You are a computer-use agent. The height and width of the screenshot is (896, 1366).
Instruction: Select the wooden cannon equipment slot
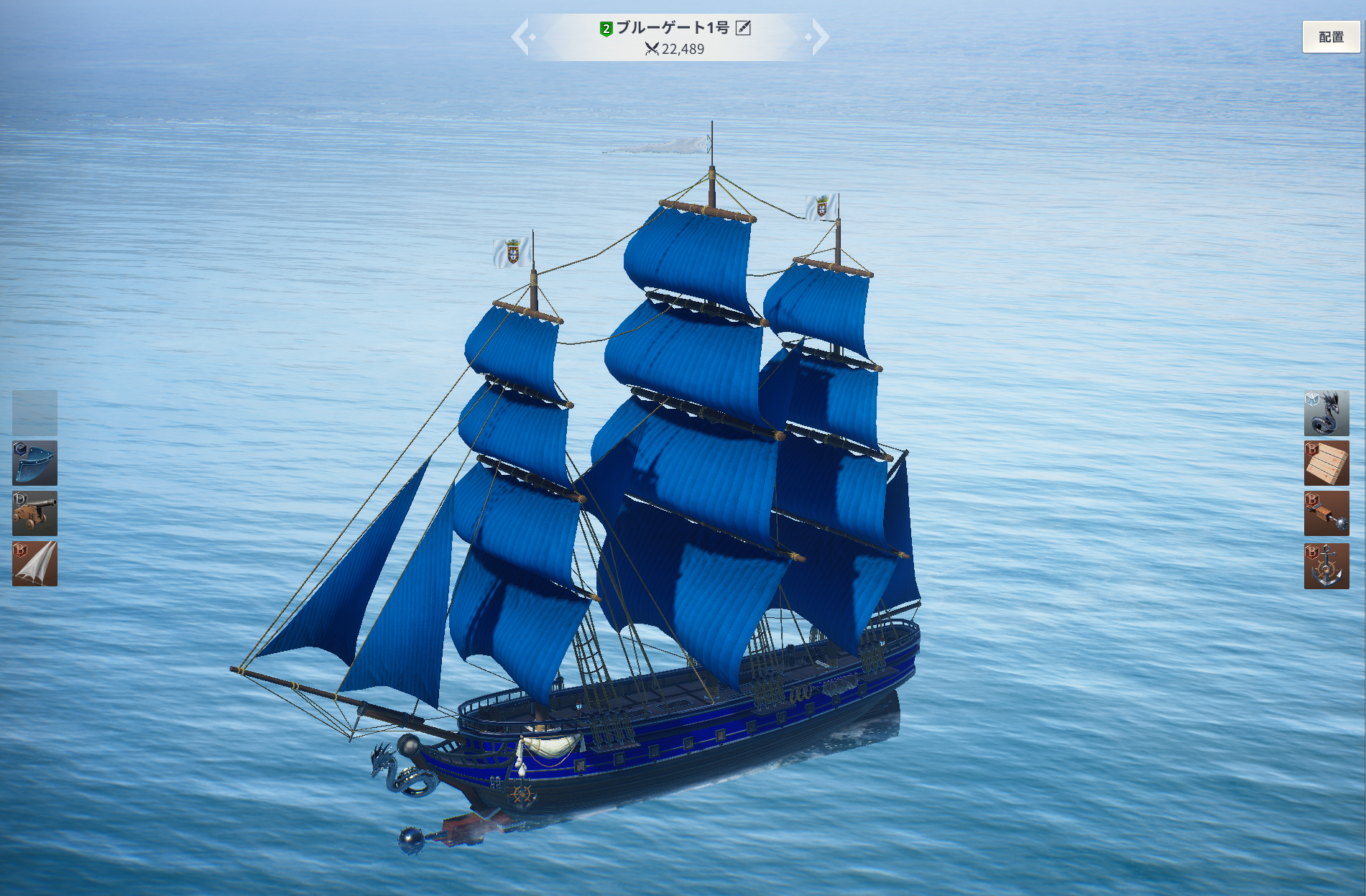[34, 514]
